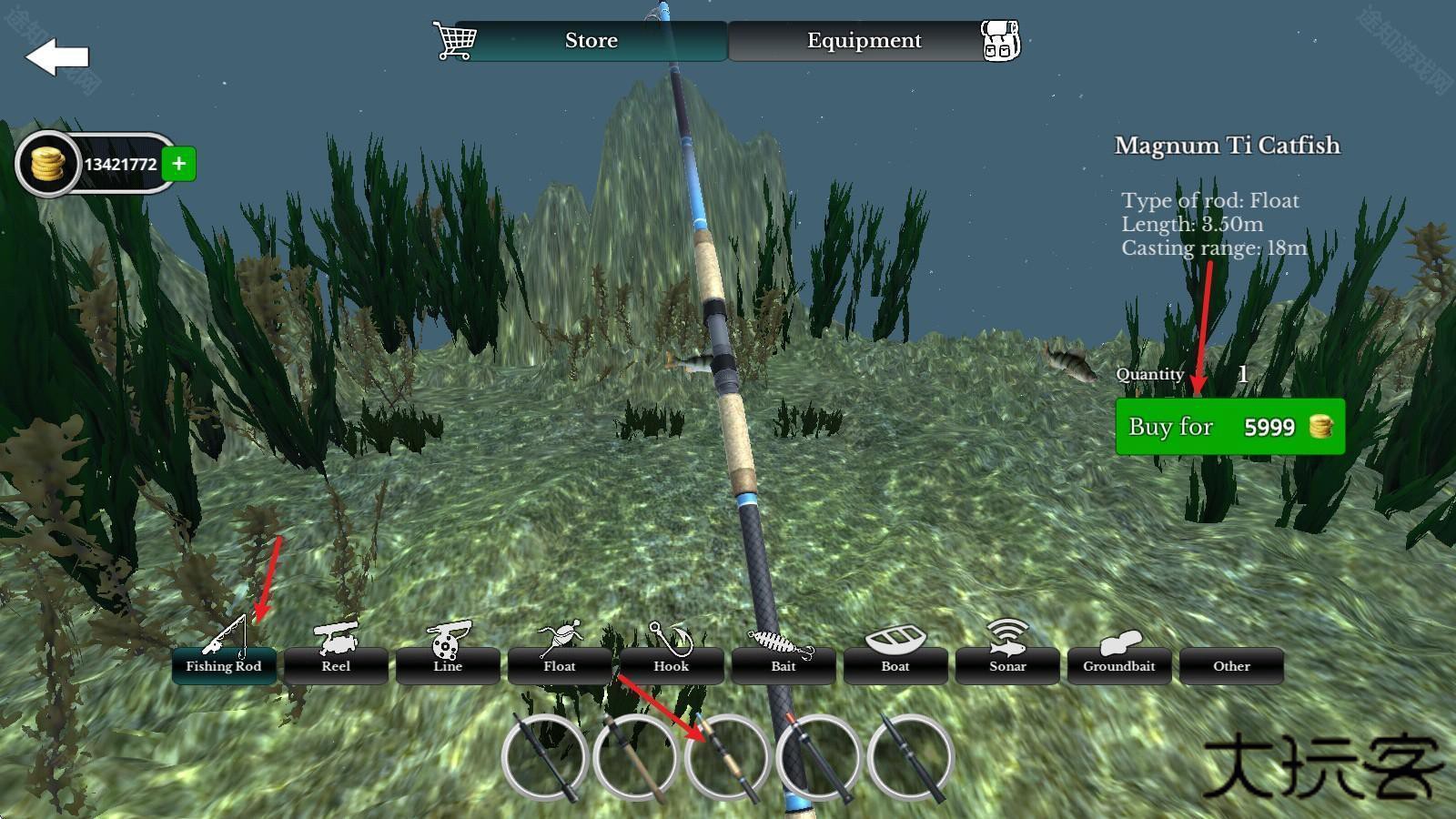
Task: Open the Line category
Action: (448, 665)
